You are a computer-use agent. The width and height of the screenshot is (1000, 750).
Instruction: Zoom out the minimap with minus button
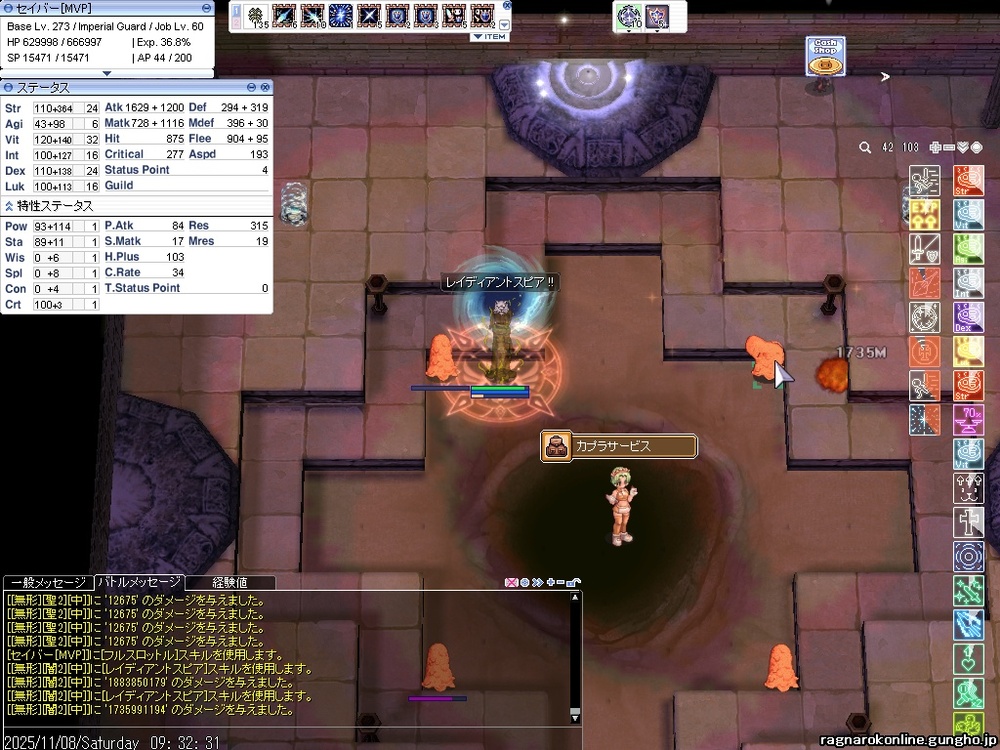click(x=949, y=147)
